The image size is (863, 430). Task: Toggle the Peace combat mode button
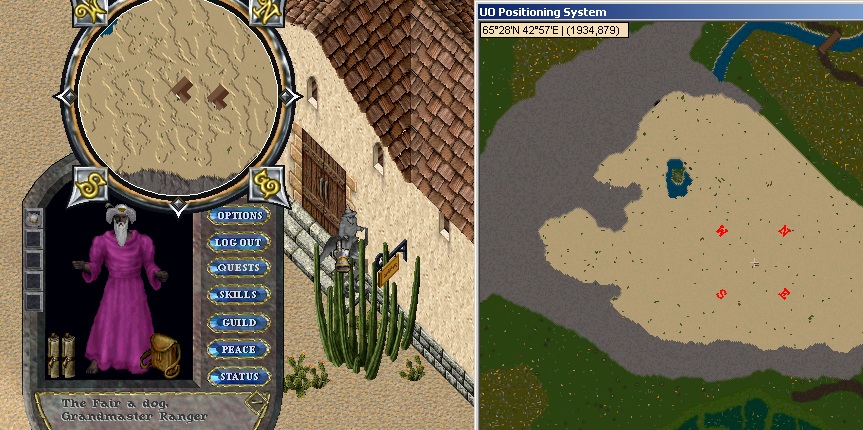(x=238, y=349)
